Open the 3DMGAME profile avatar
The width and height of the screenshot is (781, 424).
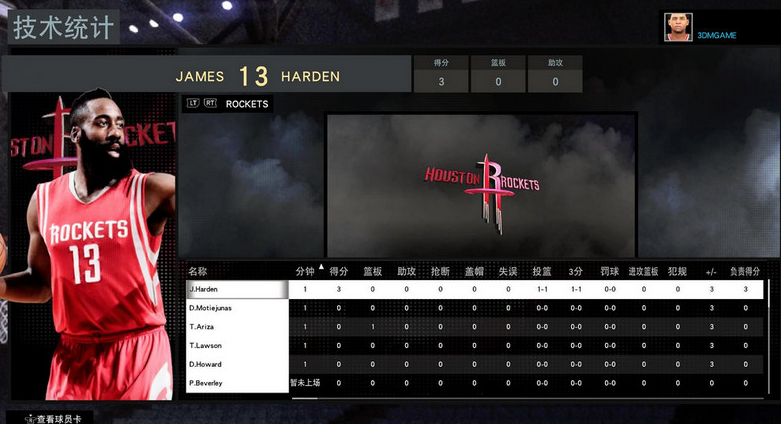(679, 27)
